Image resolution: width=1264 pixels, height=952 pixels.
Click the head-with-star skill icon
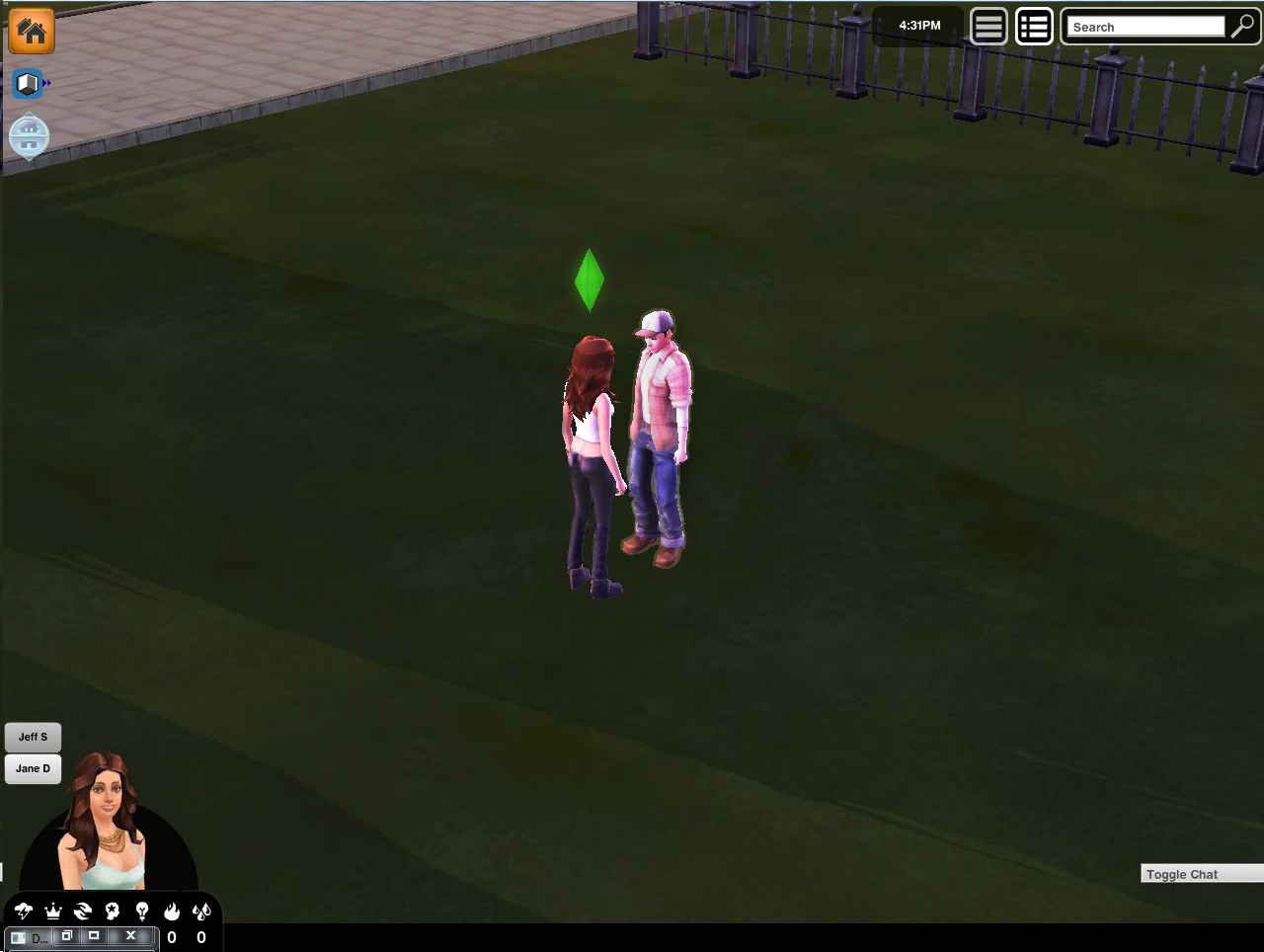[112, 911]
